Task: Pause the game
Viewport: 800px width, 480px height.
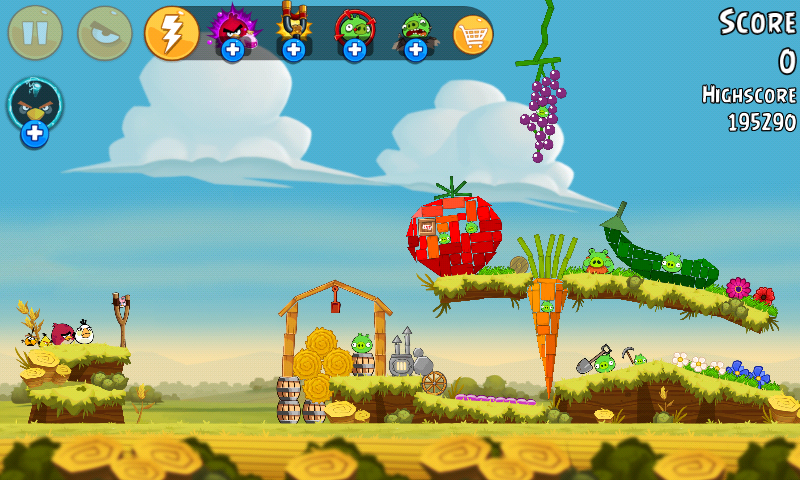Action: click(35, 33)
